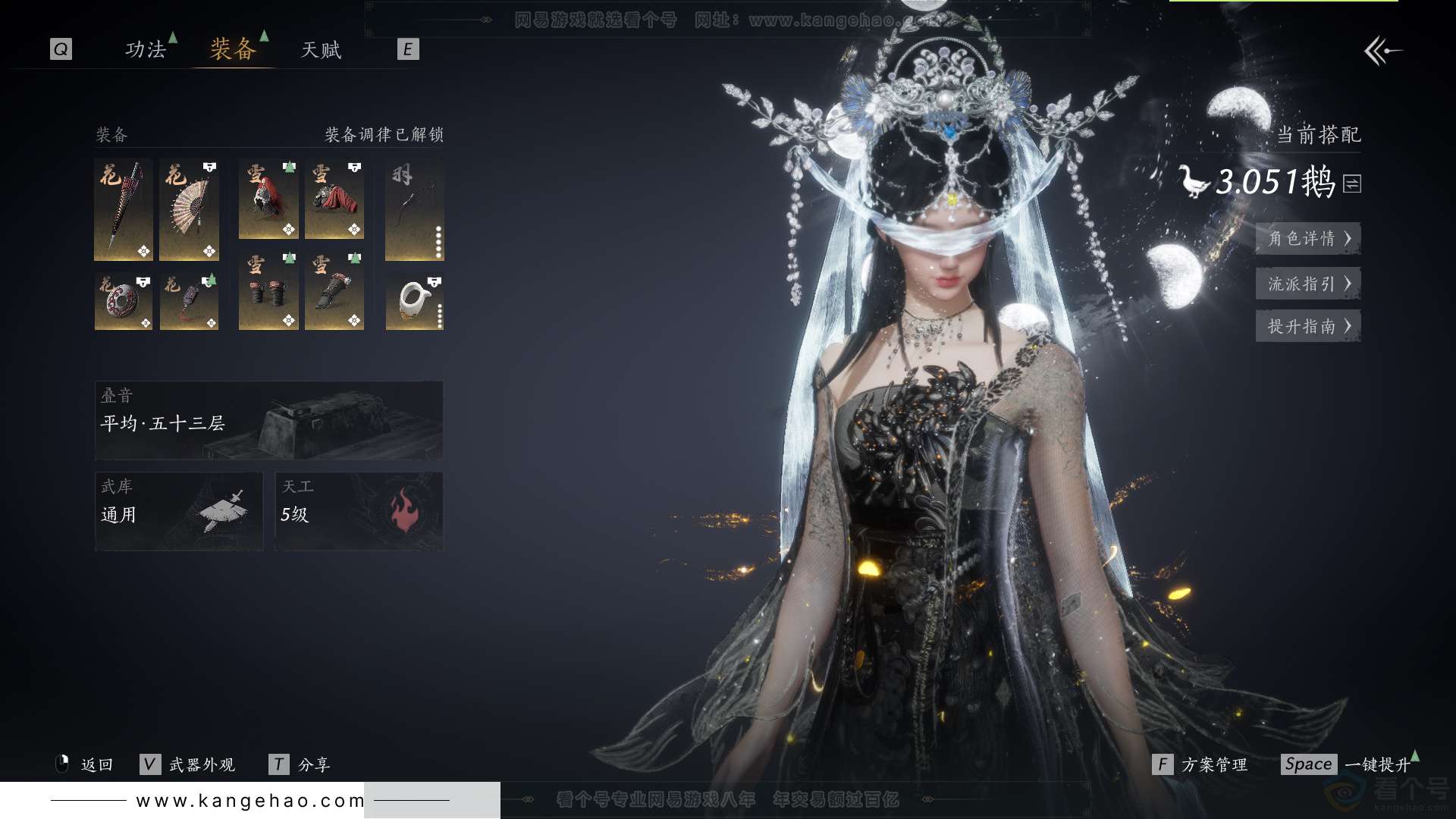Open 角色详情 character details
The image size is (1456, 819).
point(1308,238)
